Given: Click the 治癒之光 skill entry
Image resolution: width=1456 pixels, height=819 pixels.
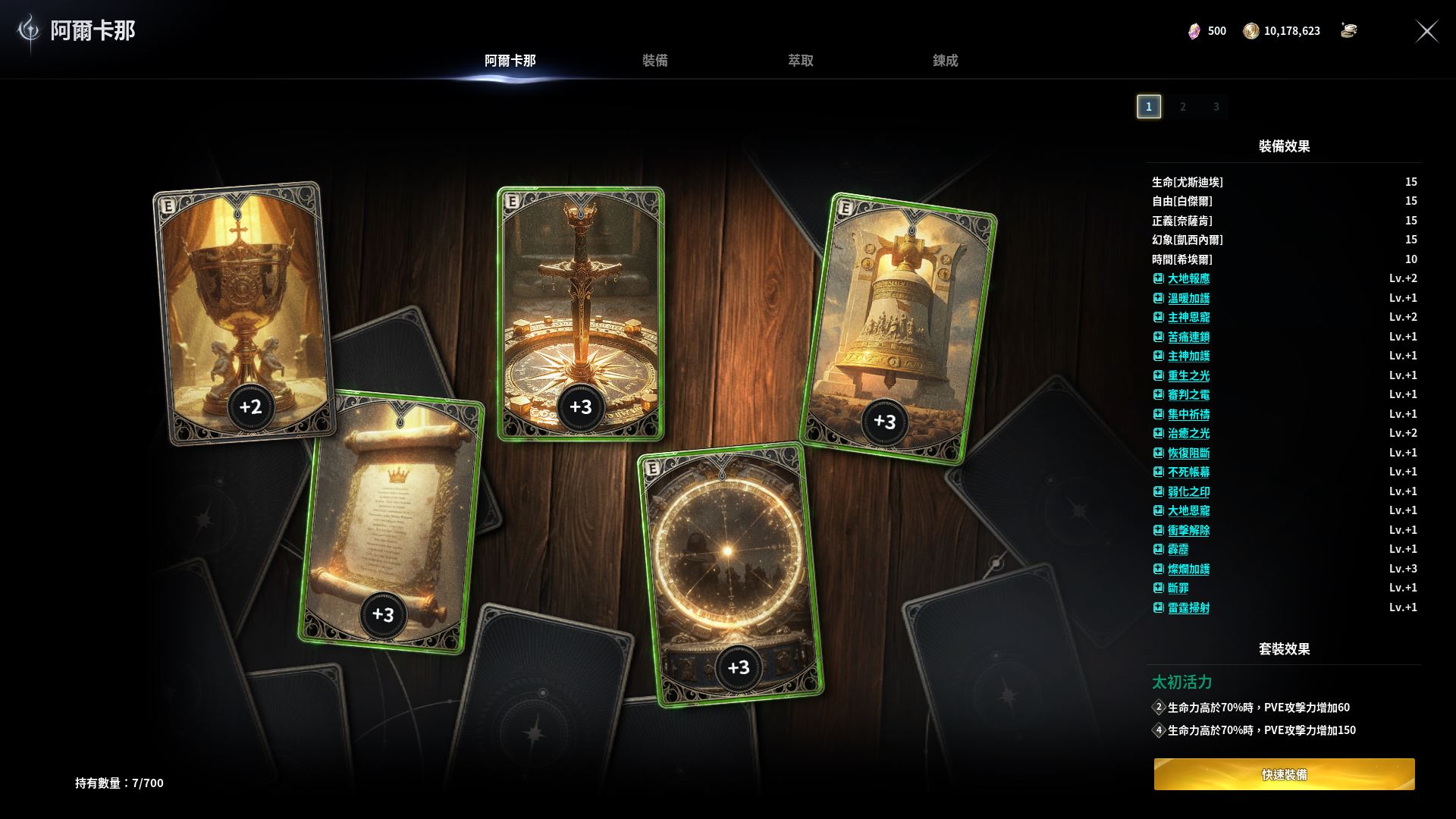Looking at the screenshot, I should click(1188, 434).
